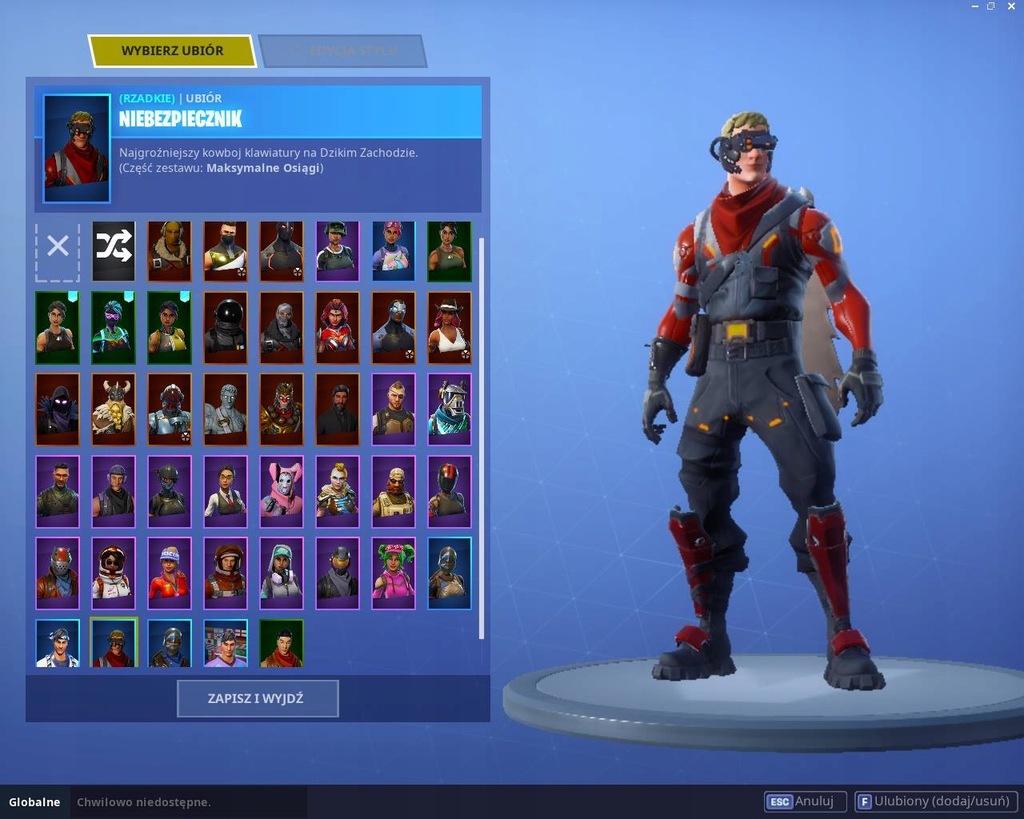The image size is (1024, 819).
Task: Choose the Wukong golden armor outfit
Action: pos(281,404)
